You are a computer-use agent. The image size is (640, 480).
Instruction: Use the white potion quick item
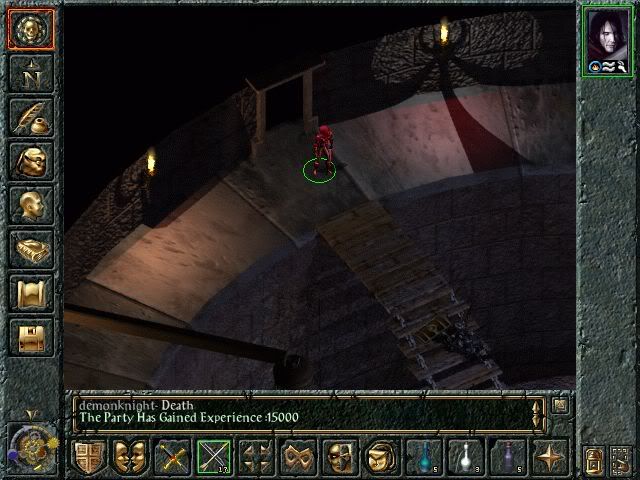(x=466, y=458)
